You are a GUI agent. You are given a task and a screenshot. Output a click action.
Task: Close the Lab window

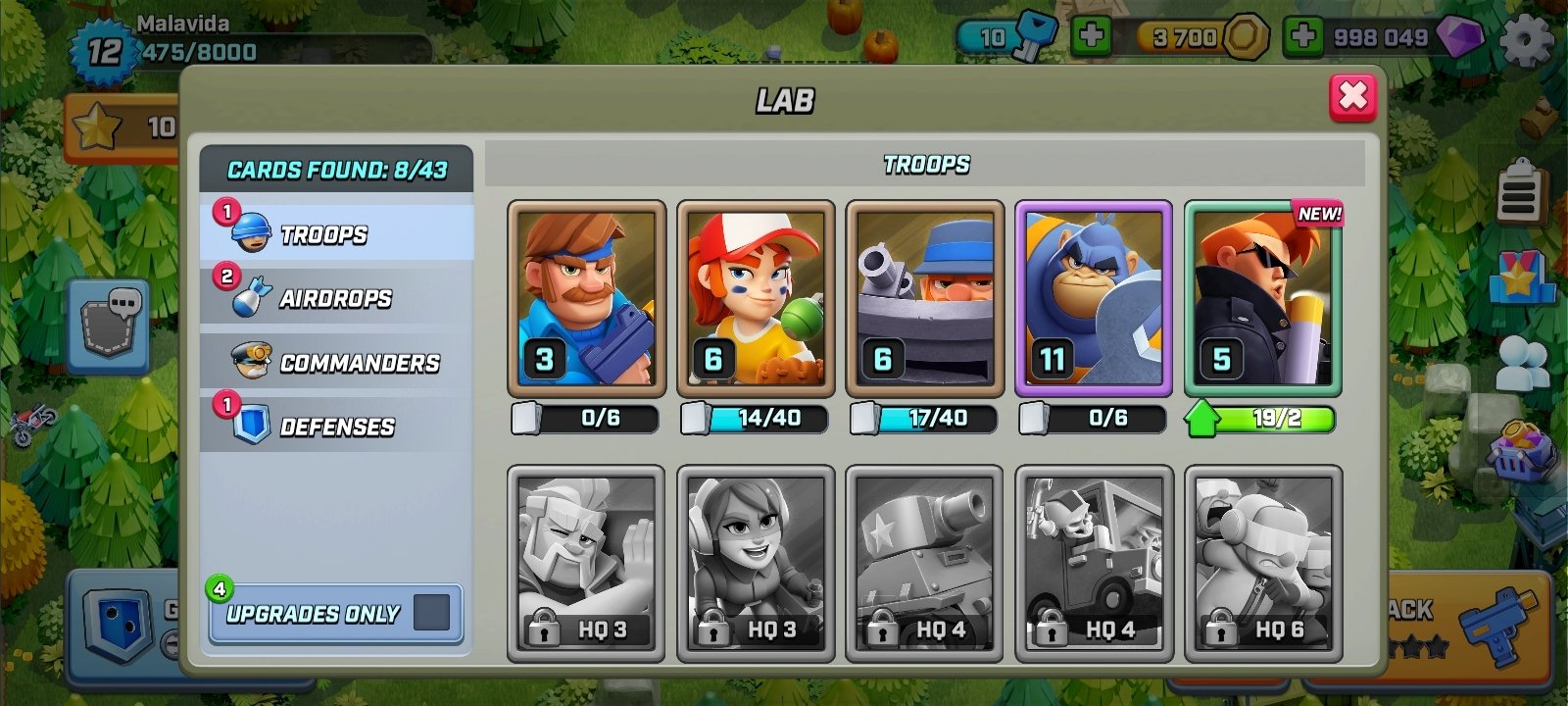pos(1352,96)
